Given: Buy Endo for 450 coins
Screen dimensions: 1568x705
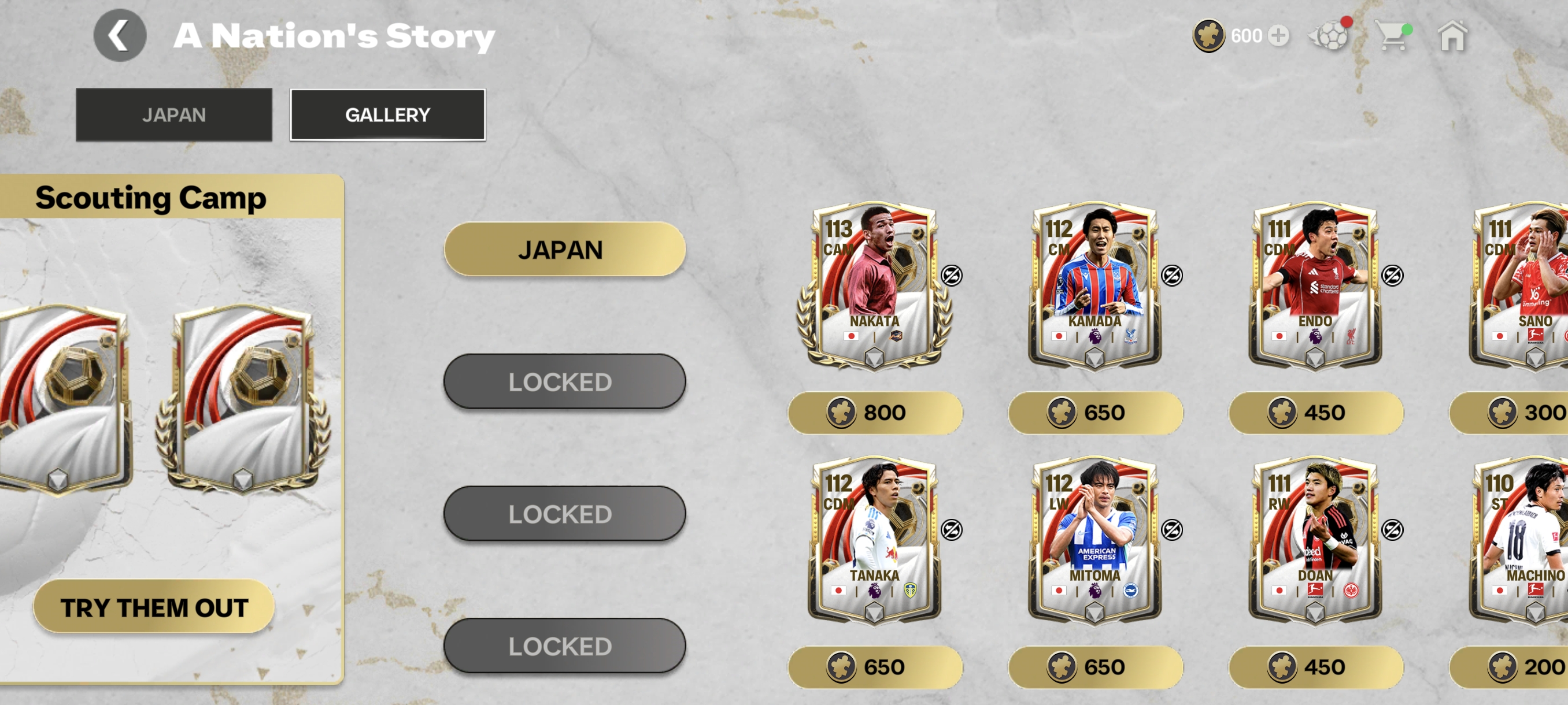Looking at the screenshot, I should pyautogui.click(x=1315, y=413).
